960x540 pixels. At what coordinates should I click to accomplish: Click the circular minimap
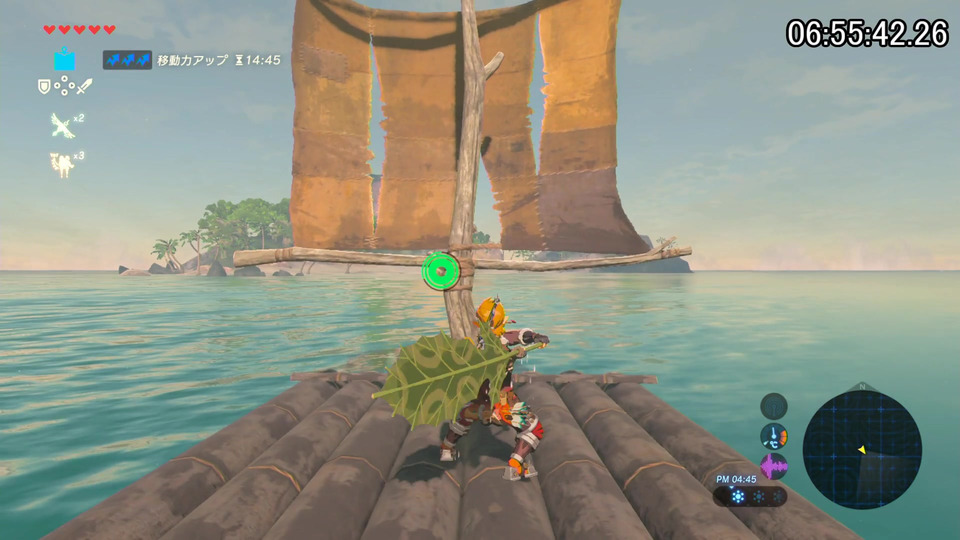[x=862, y=449]
